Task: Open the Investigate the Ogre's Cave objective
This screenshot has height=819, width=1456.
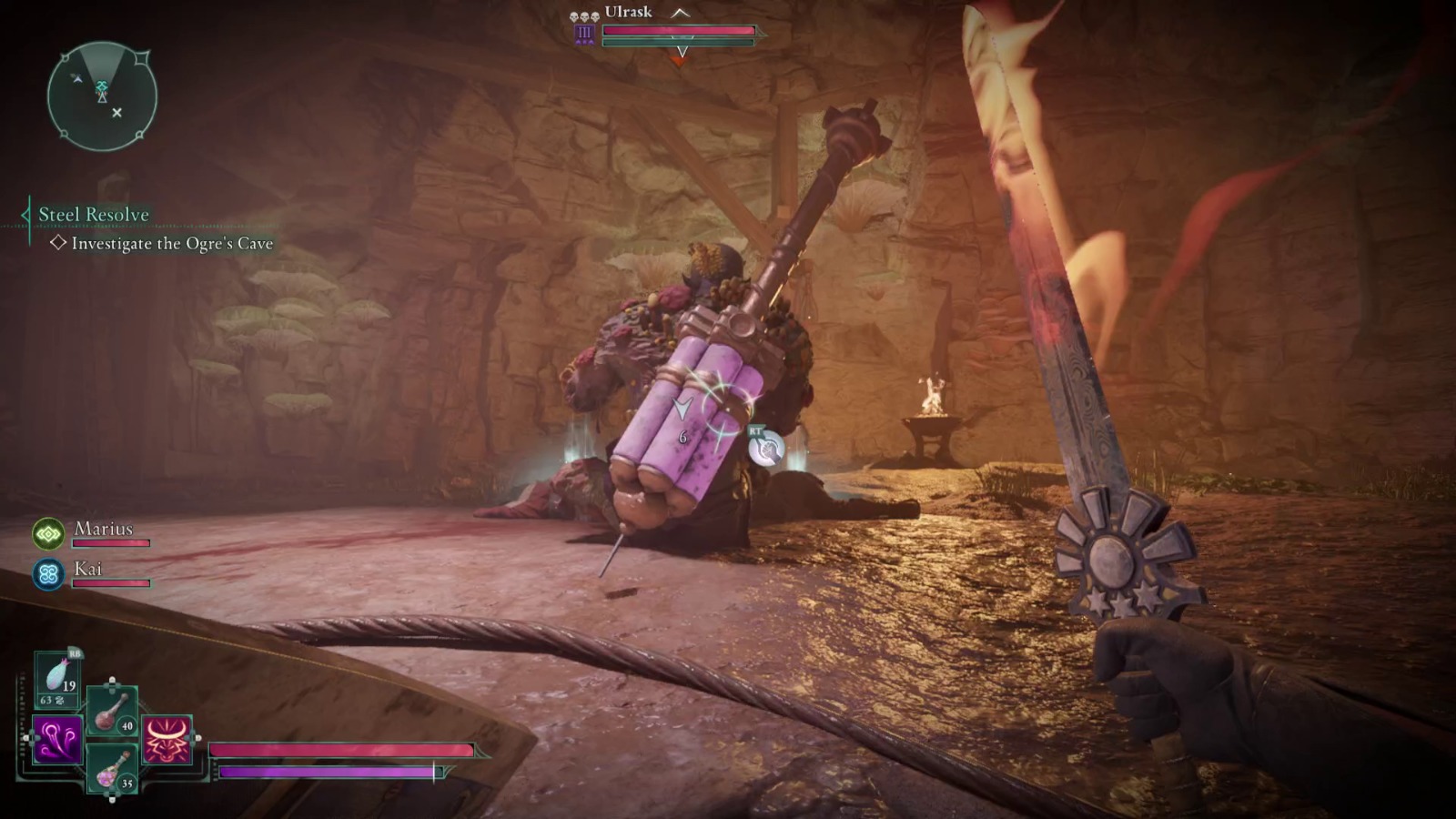Action: click(x=172, y=244)
